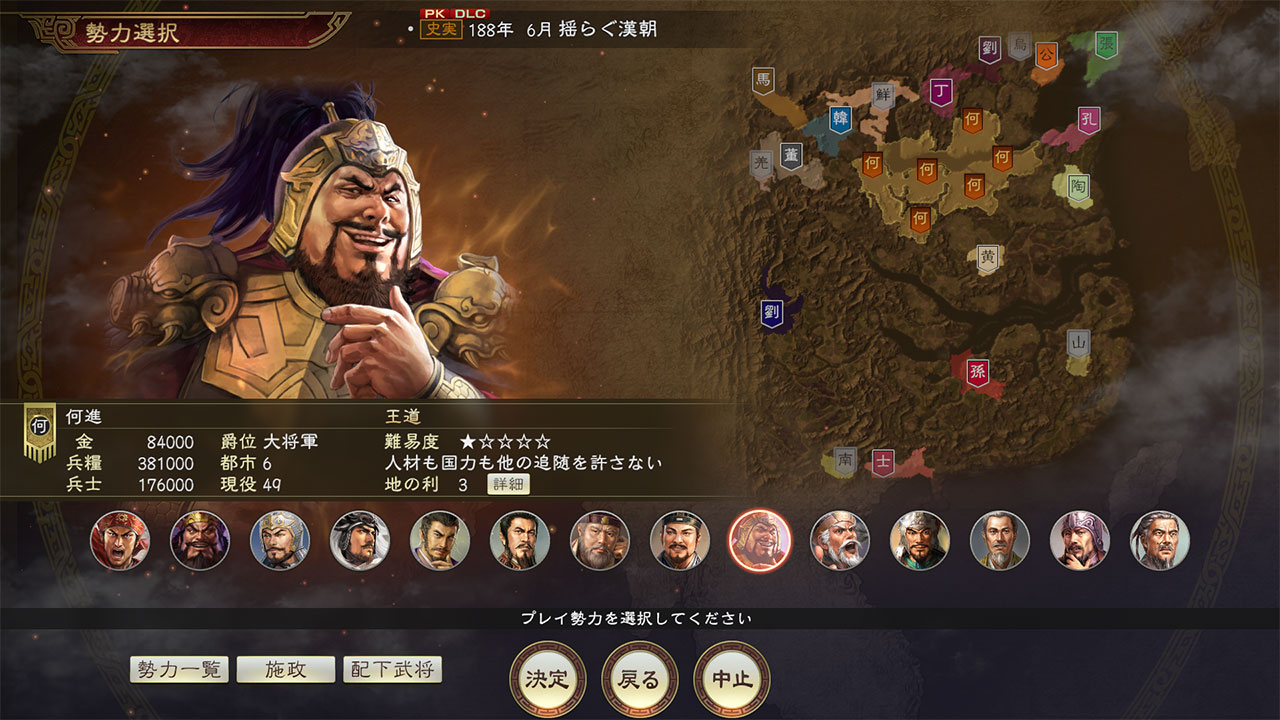Choose the 孔 faction marker on map
The width and height of the screenshot is (1280, 720).
point(1089,121)
